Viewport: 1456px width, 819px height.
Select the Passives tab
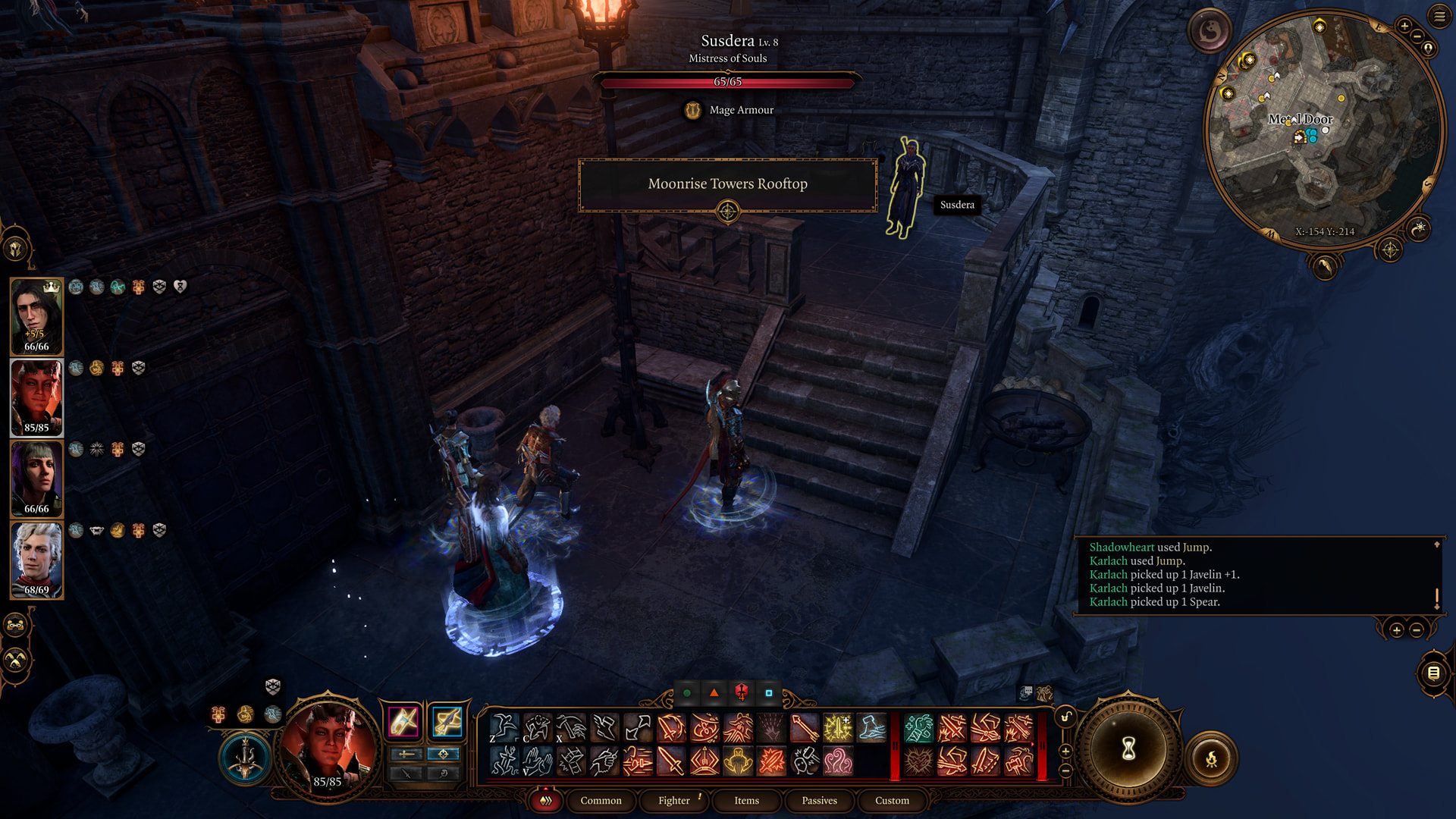819,801
